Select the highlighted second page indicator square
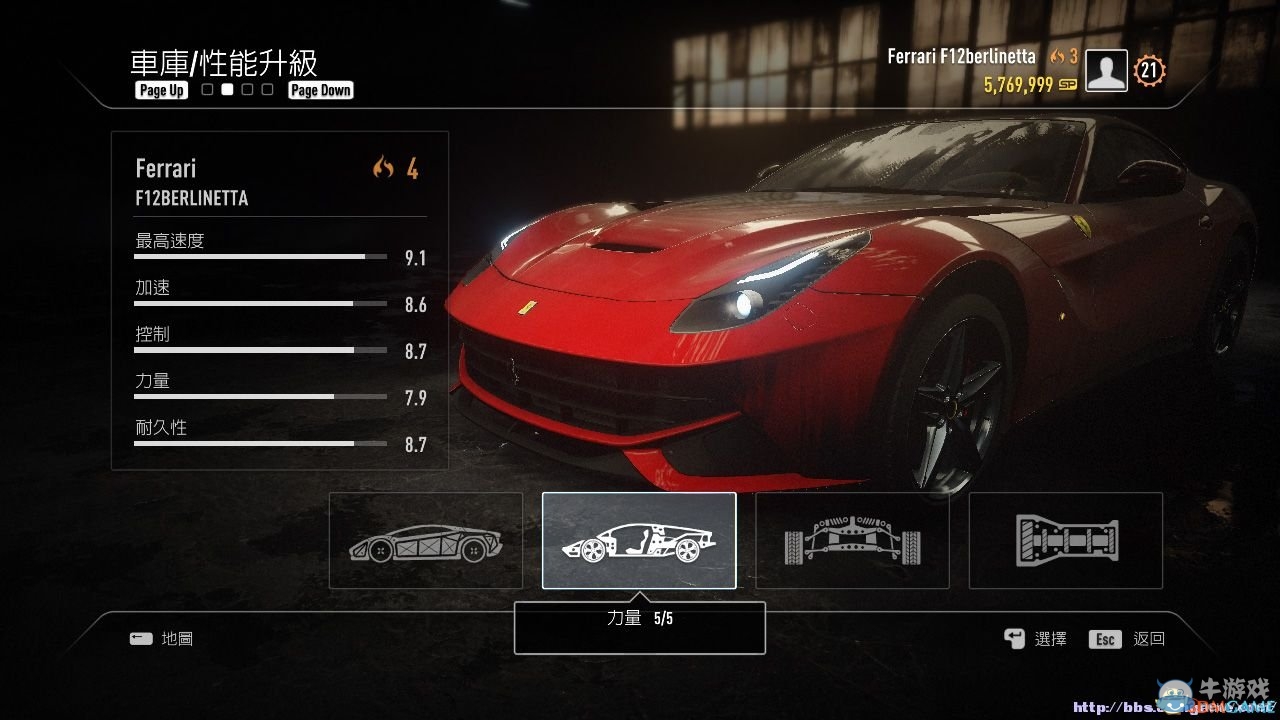1280x720 pixels. (x=226, y=89)
